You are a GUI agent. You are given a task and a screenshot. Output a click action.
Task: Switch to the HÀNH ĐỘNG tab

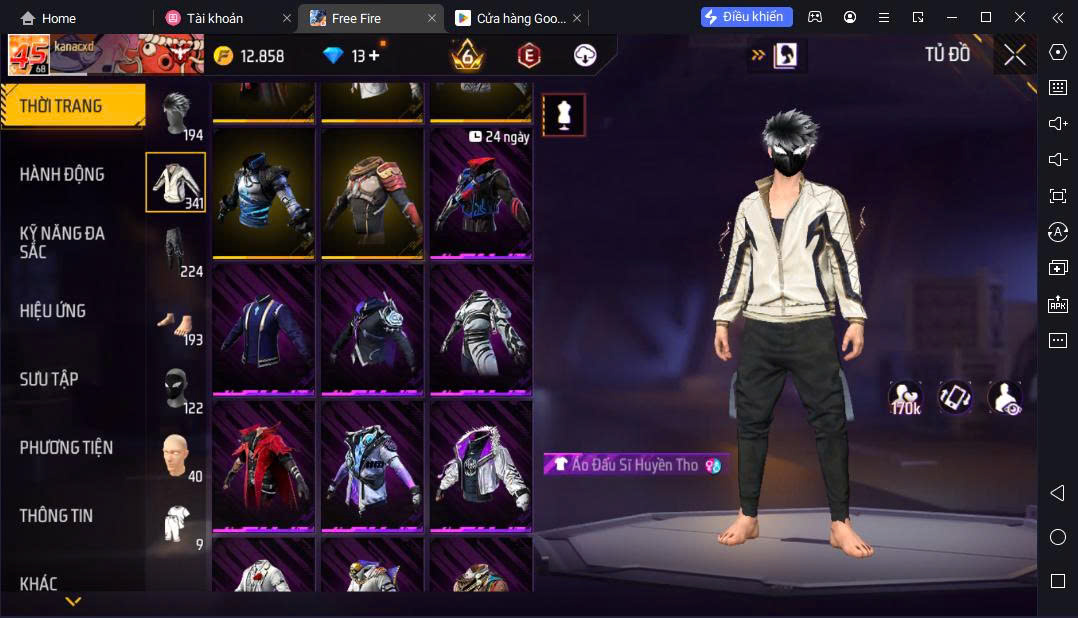[62, 174]
